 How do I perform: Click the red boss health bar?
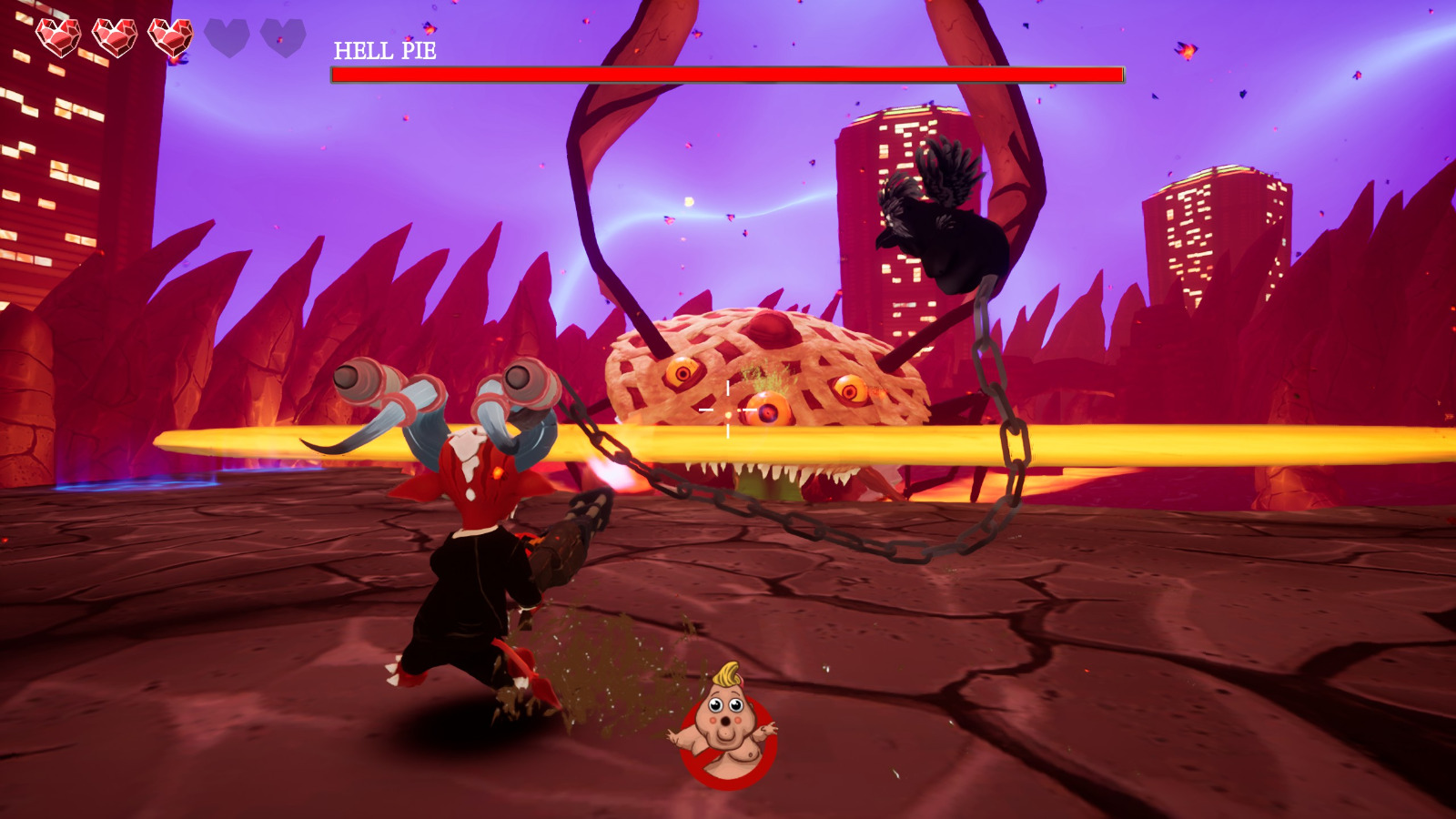pos(728,73)
